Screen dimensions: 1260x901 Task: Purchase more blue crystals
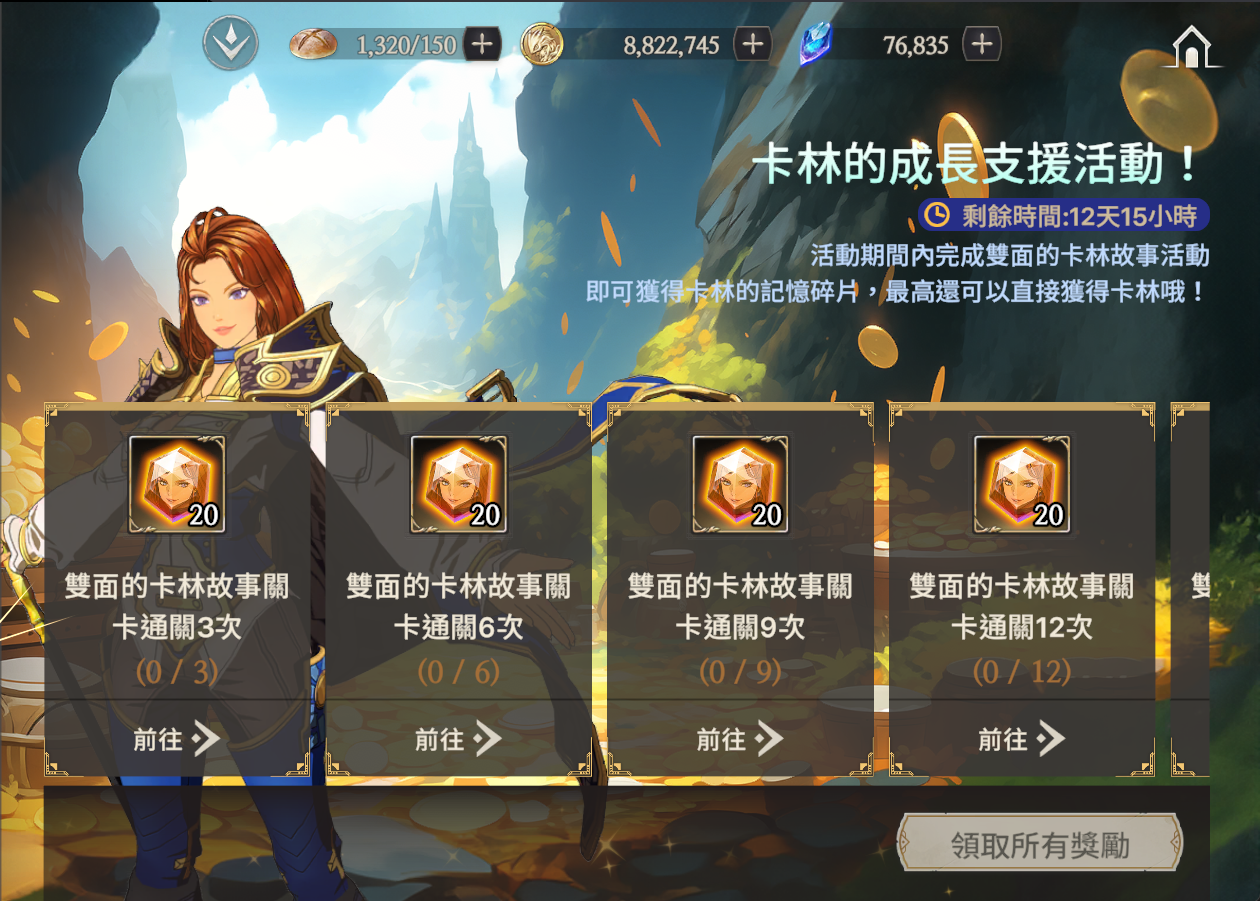[x=981, y=44]
